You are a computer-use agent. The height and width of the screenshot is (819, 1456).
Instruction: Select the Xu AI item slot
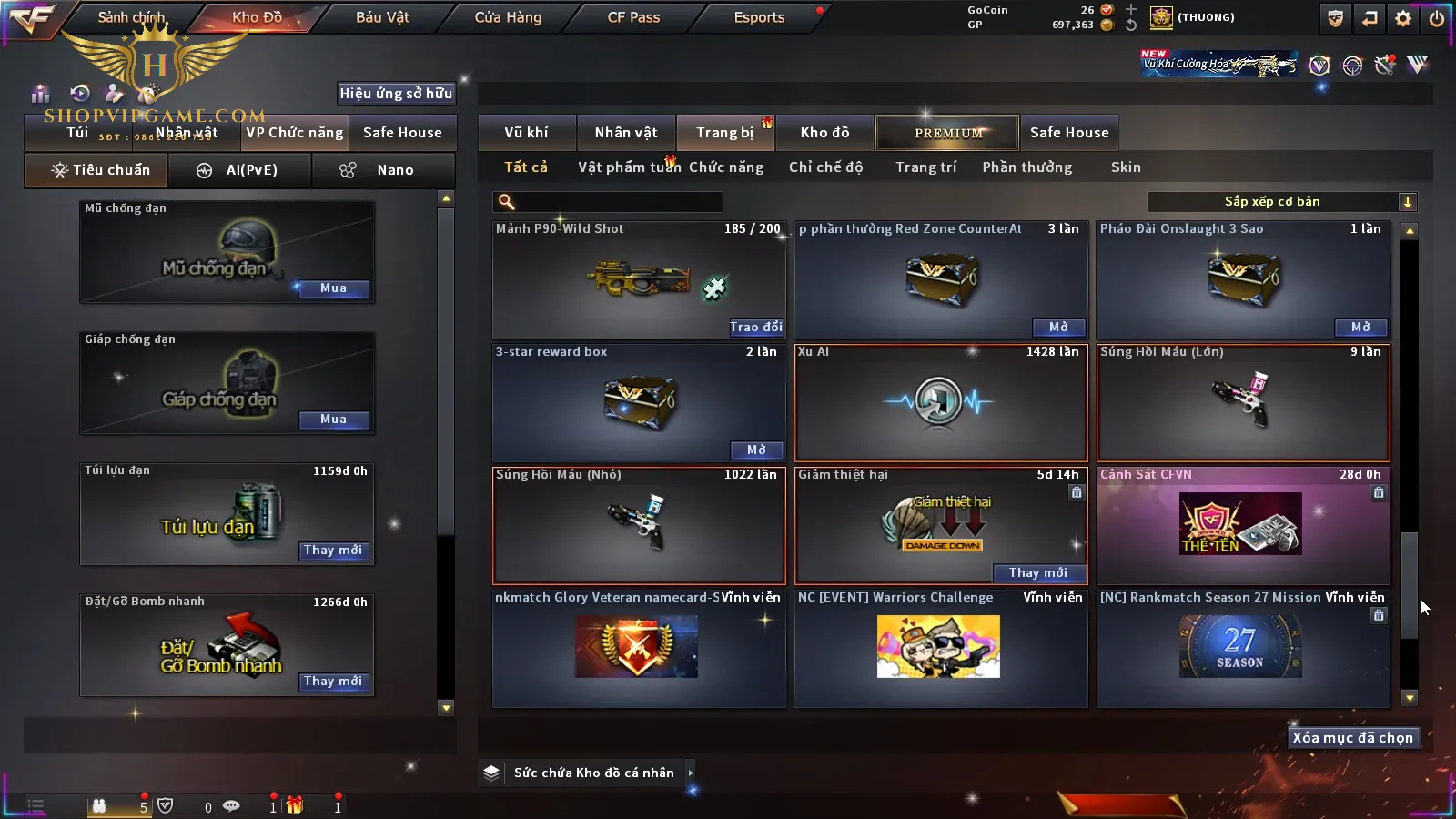(x=941, y=402)
